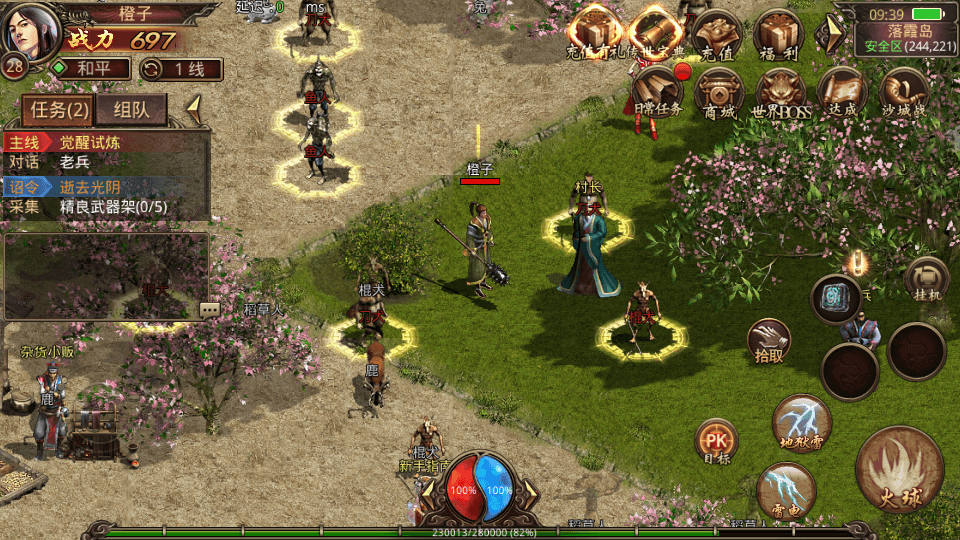Switch to the 任务(2) tab
The image size is (960, 540).
click(57, 110)
